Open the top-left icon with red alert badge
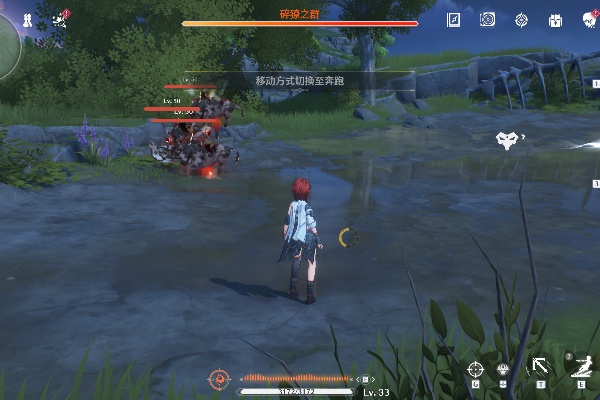Viewport: 600px width, 400px height. [58, 18]
